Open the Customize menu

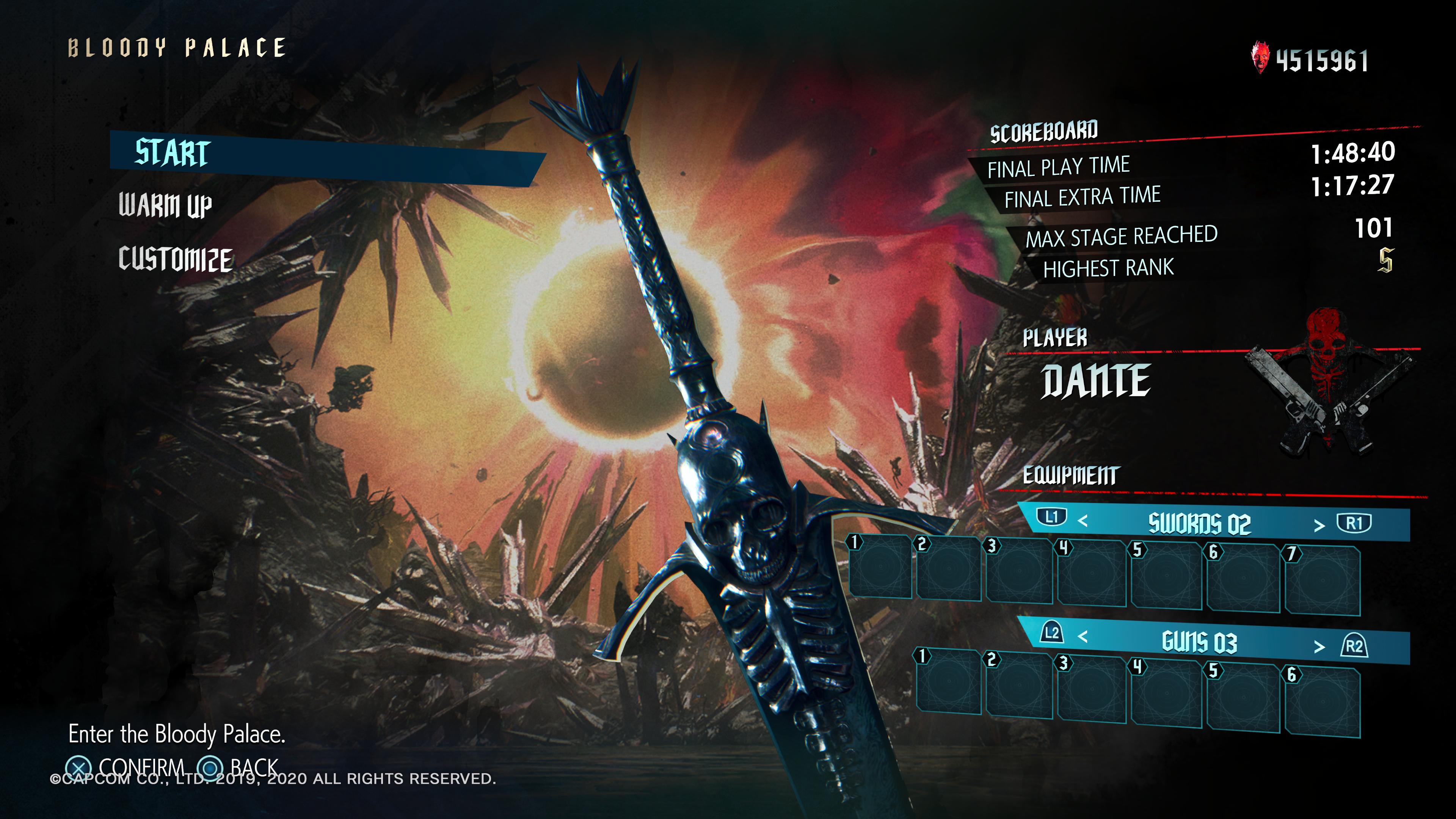pyautogui.click(x=175, y=259)
